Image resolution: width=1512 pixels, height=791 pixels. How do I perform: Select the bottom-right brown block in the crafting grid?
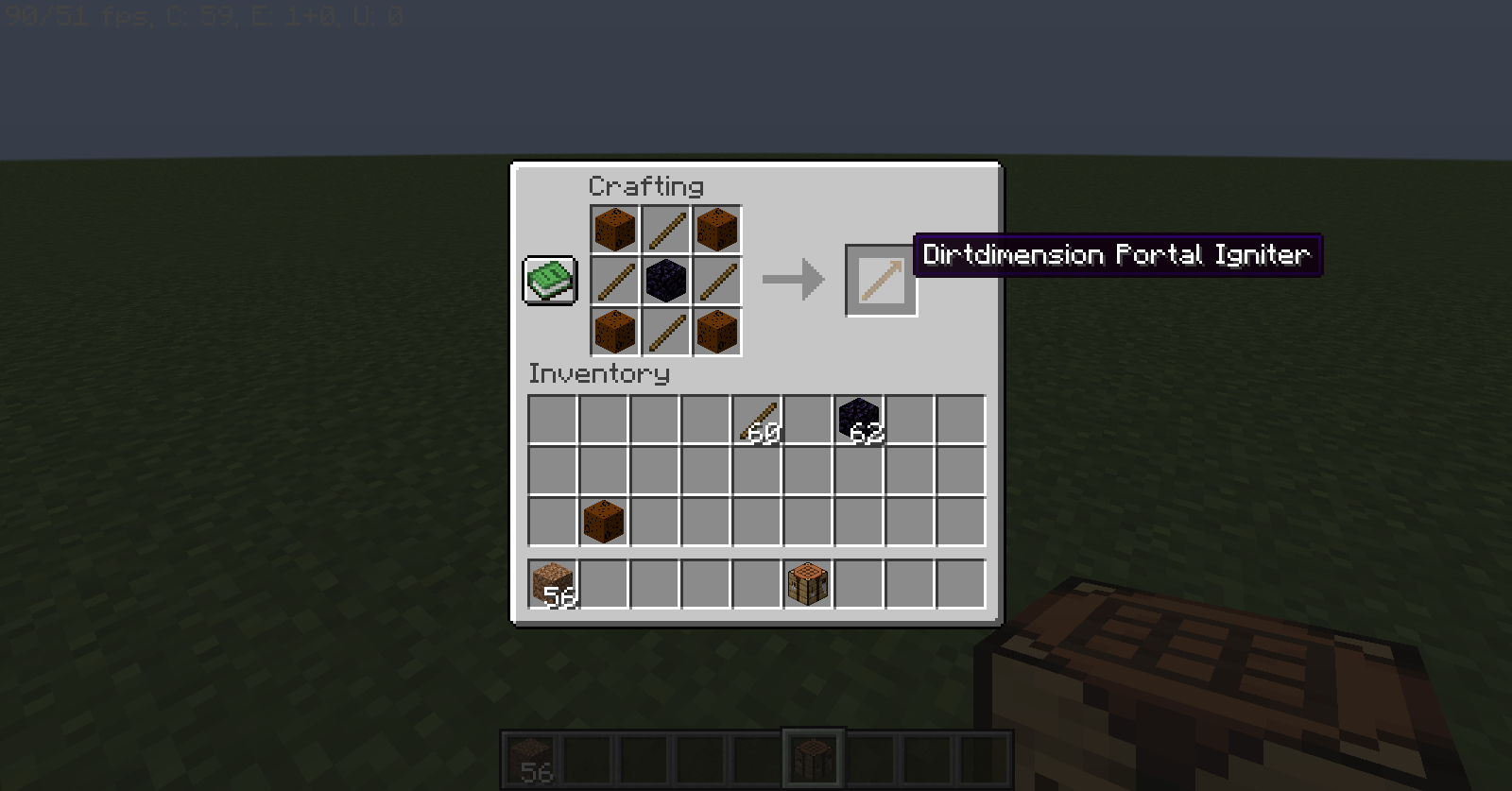(x=718, y=333)
